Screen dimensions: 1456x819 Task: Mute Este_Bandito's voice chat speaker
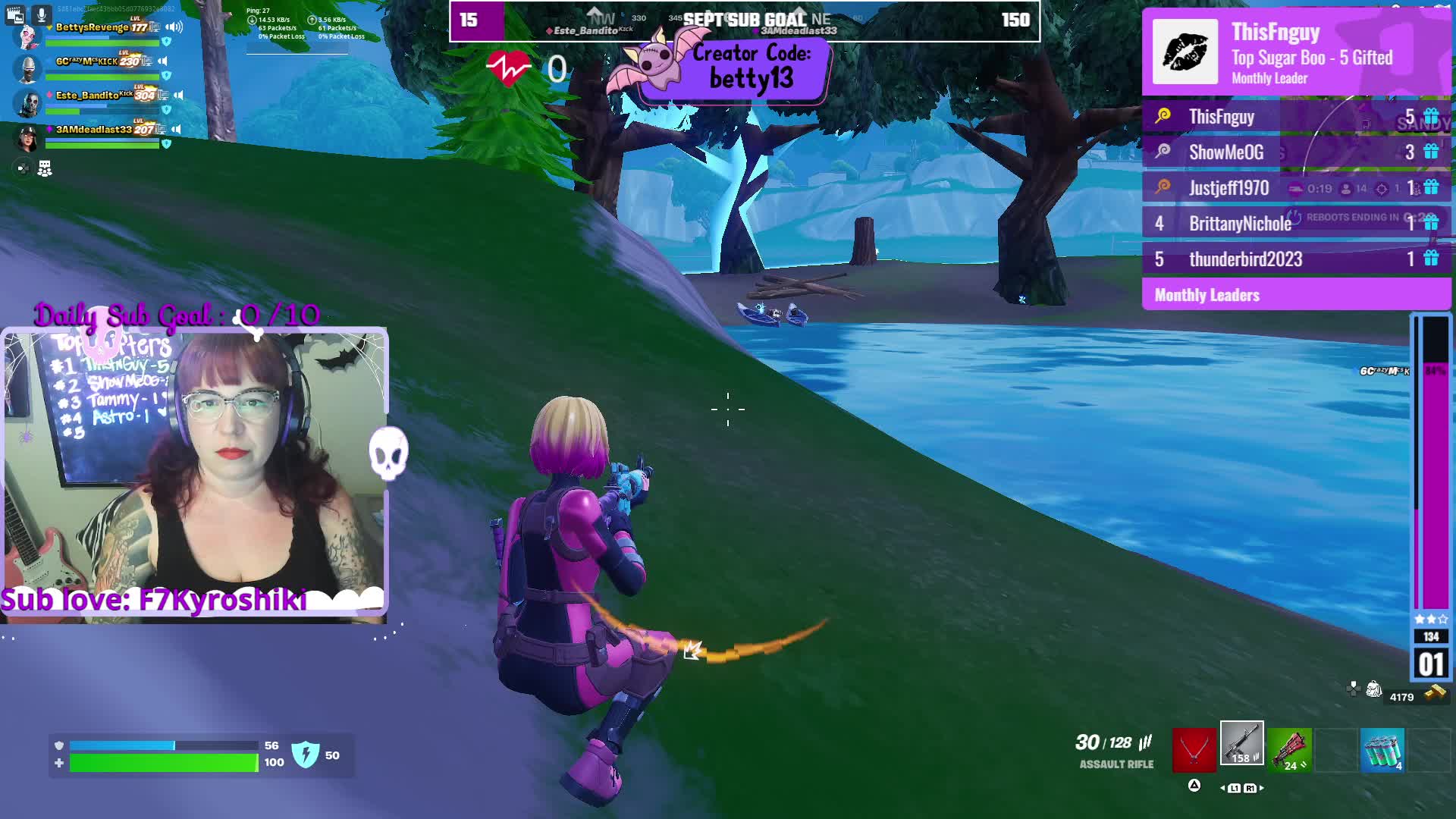178,95
